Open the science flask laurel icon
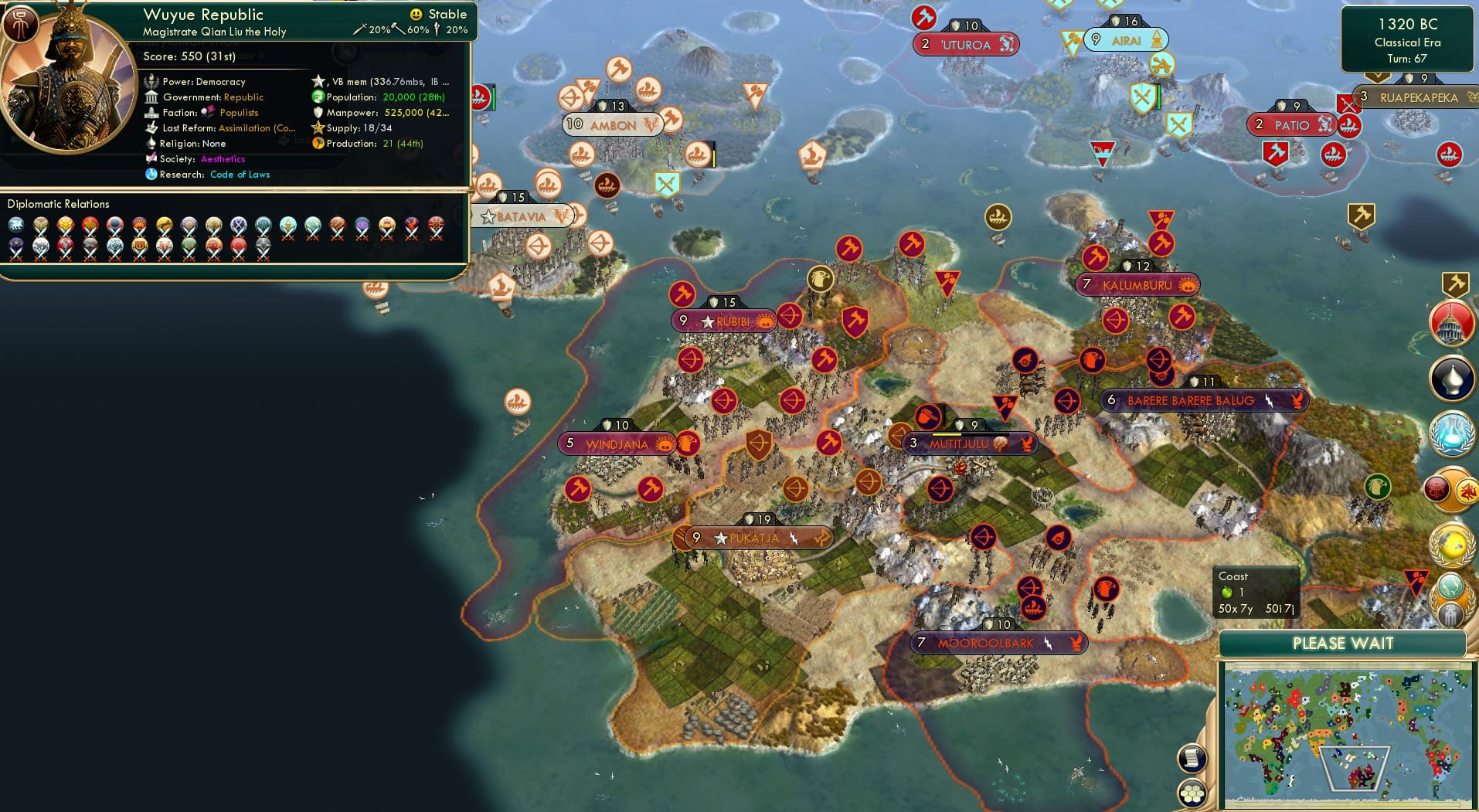Screen dimensions: 1479x812 point(1453,435)
